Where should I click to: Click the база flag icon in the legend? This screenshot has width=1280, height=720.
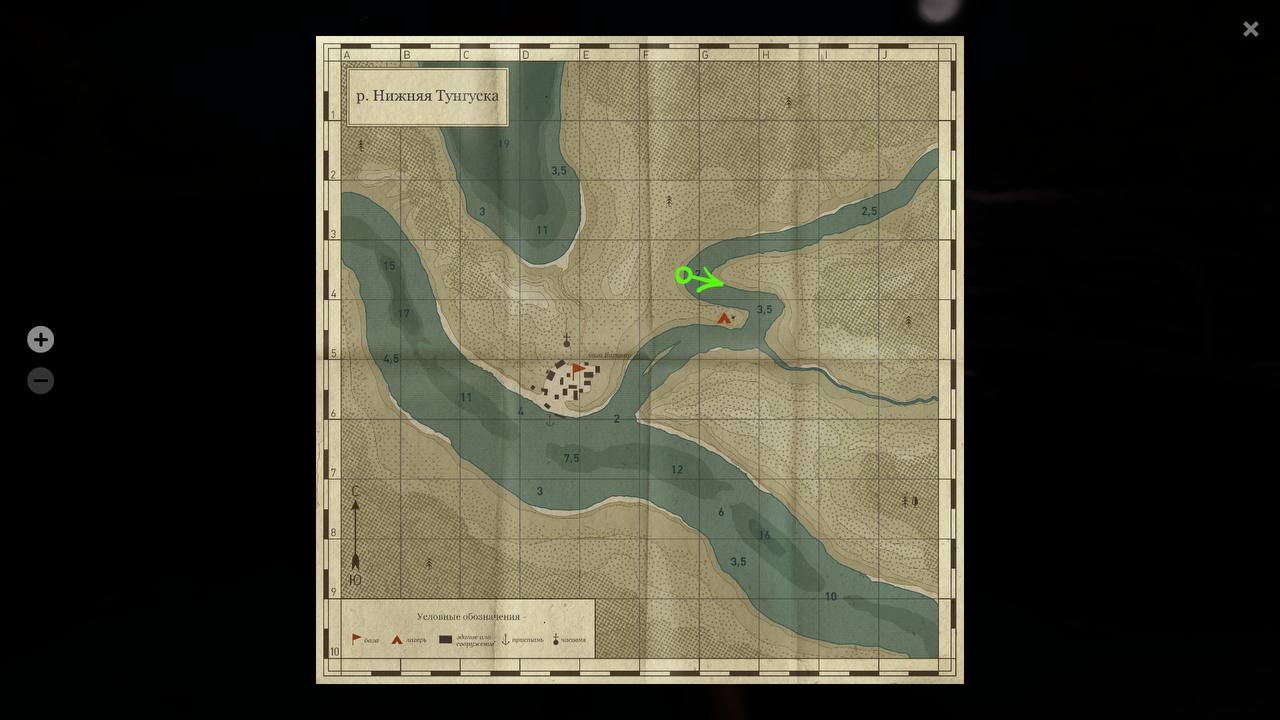pos(355,636)
